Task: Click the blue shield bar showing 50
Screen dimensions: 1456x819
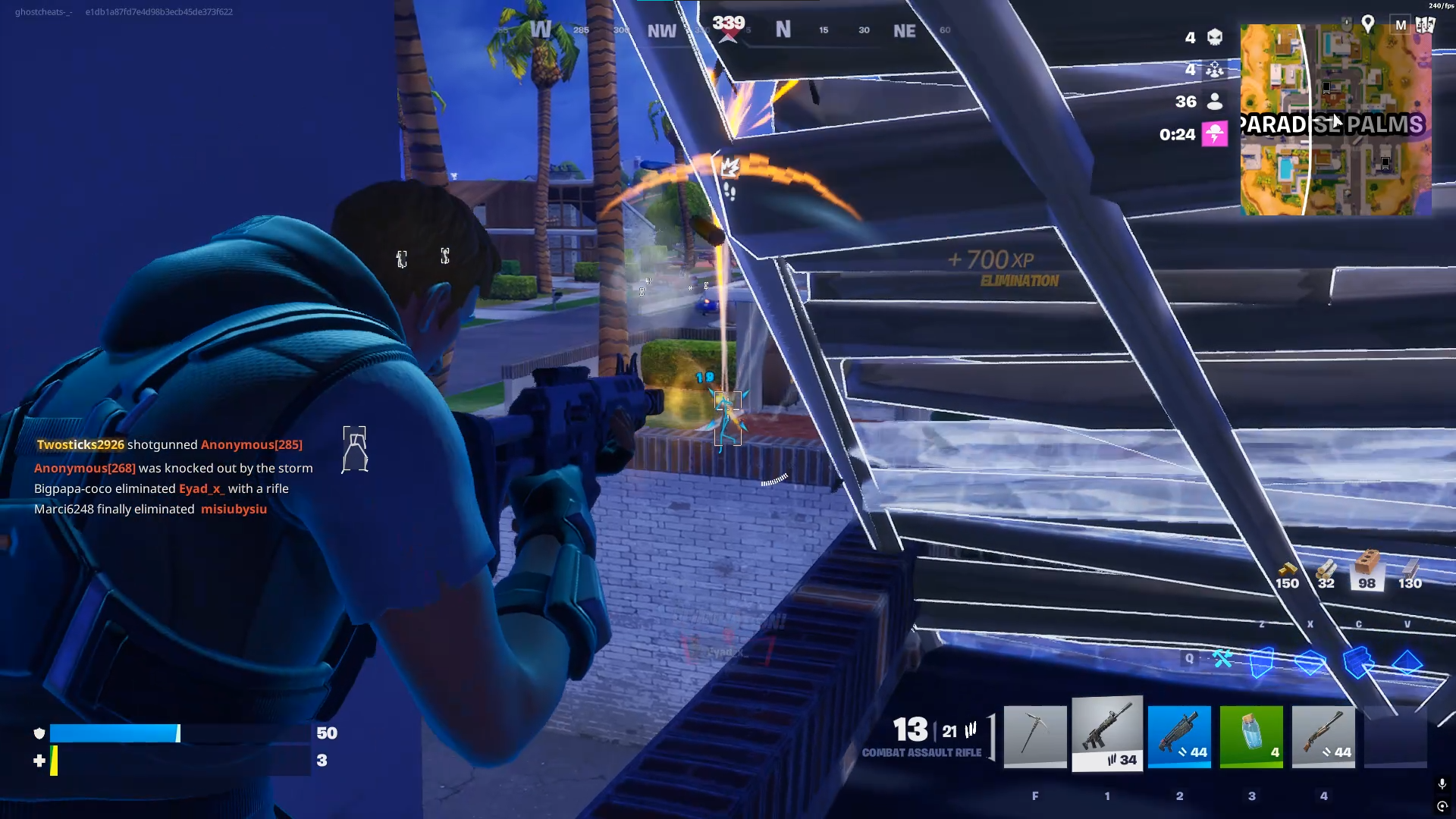Action: pos(114,733)
